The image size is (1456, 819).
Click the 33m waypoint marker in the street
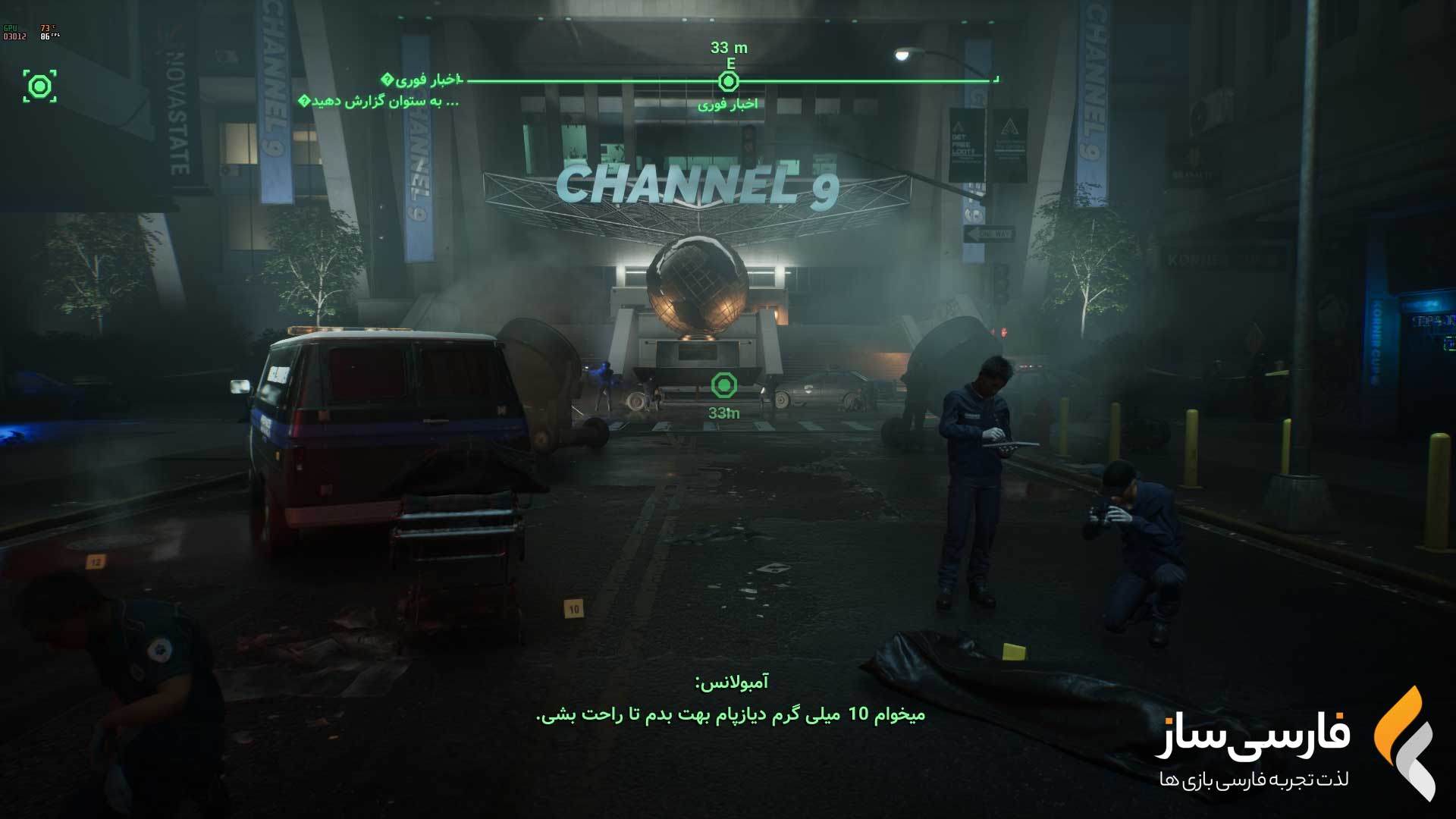(724, 385)
